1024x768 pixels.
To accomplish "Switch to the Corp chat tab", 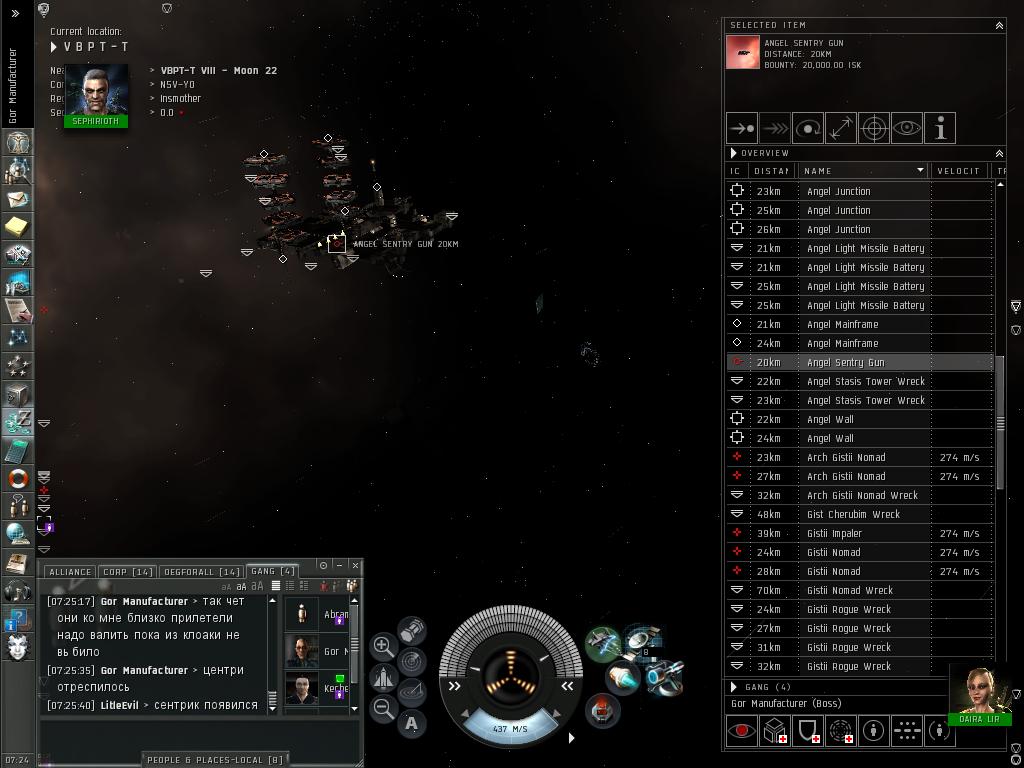I will tap(128, 572).
